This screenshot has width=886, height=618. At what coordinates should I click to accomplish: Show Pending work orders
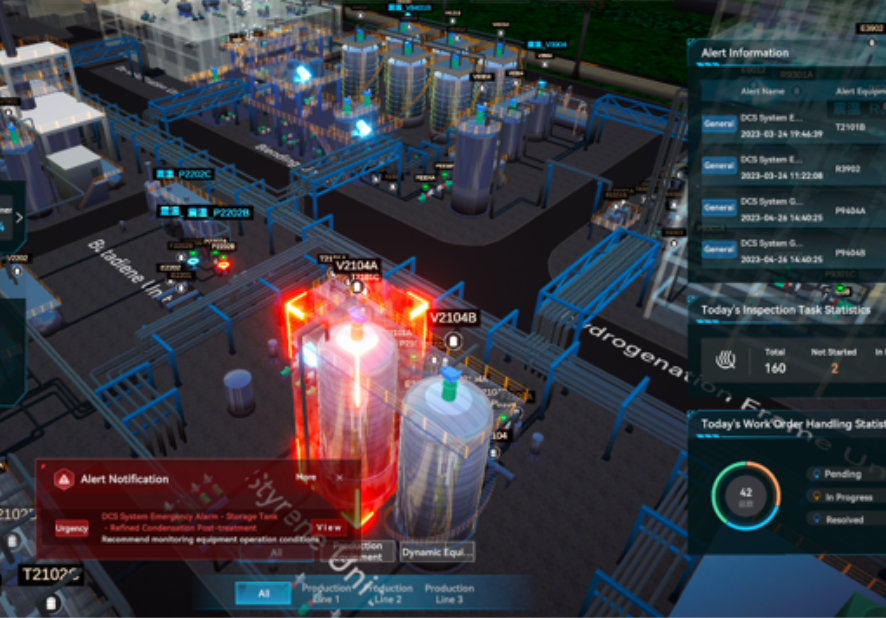click(x=847, y=474)
